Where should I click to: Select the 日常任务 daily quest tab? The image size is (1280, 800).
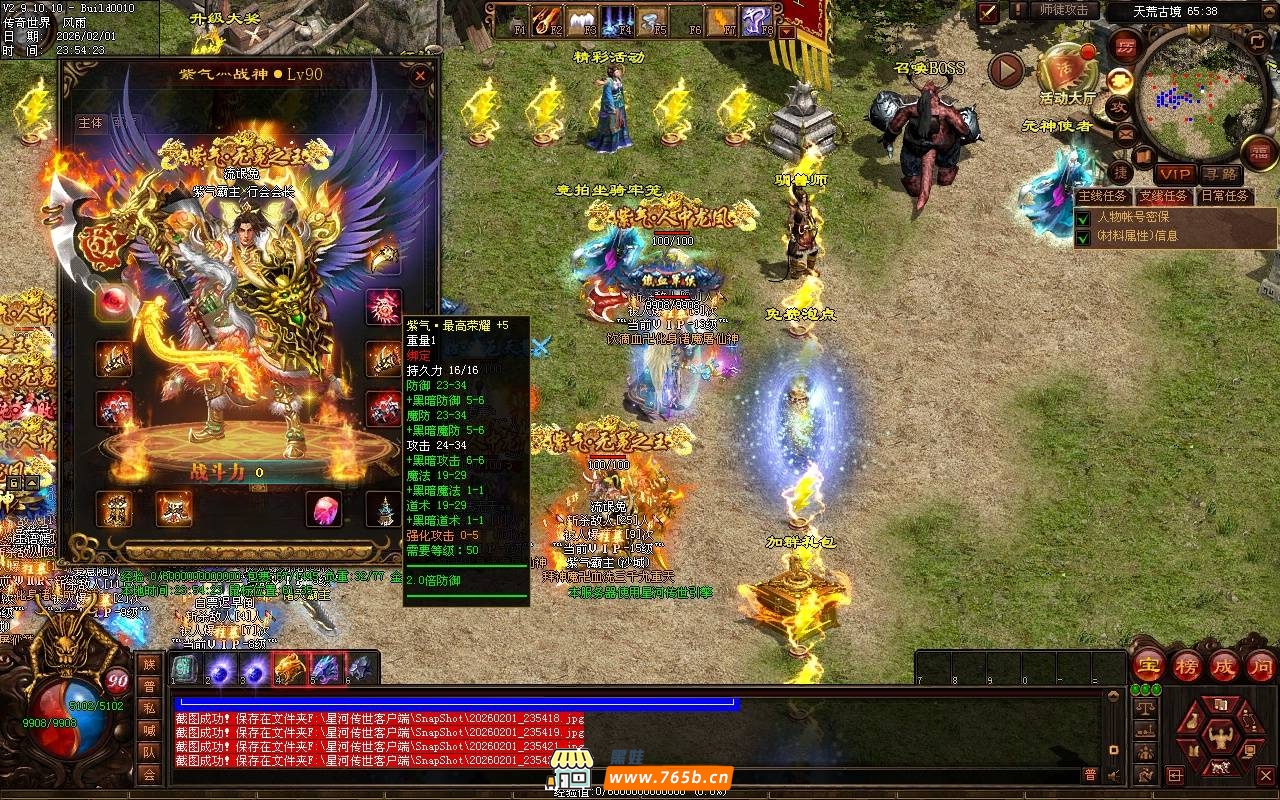pos(1225,196)
